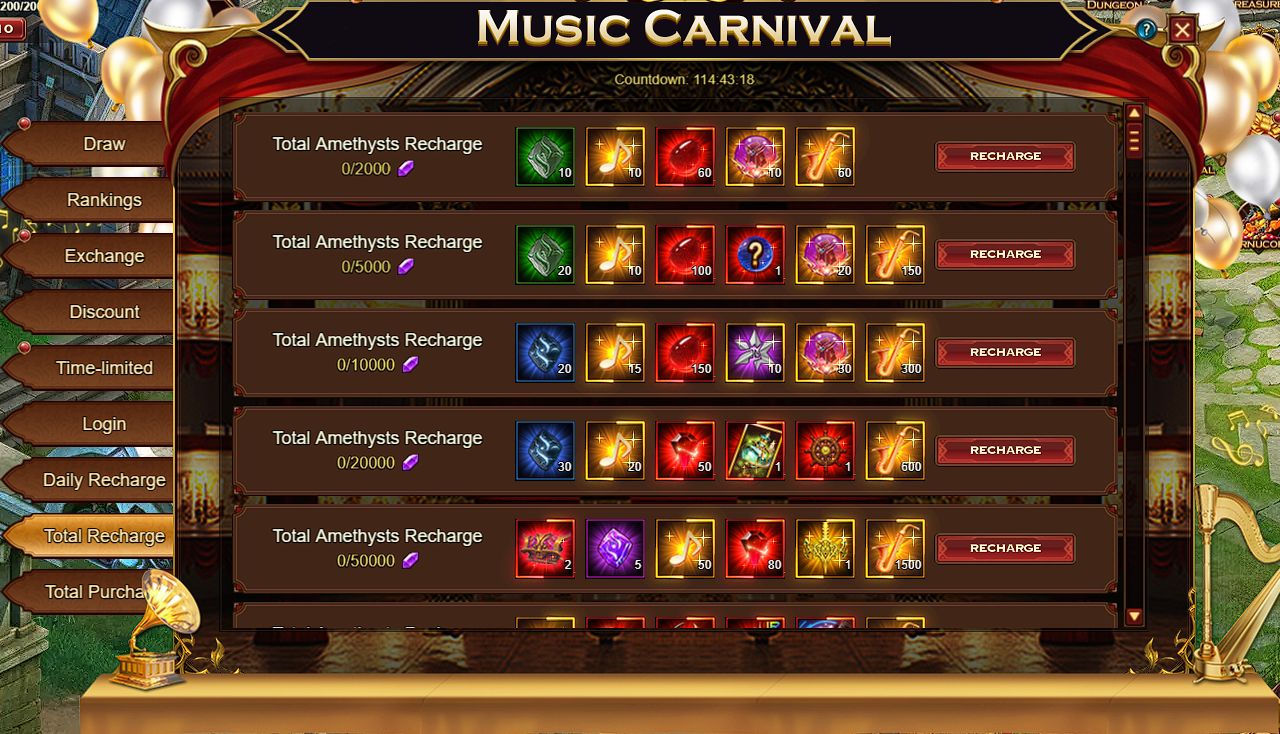Switch to the Draw tab
This screenshot has height=734, width=1280.
(104, 144)
